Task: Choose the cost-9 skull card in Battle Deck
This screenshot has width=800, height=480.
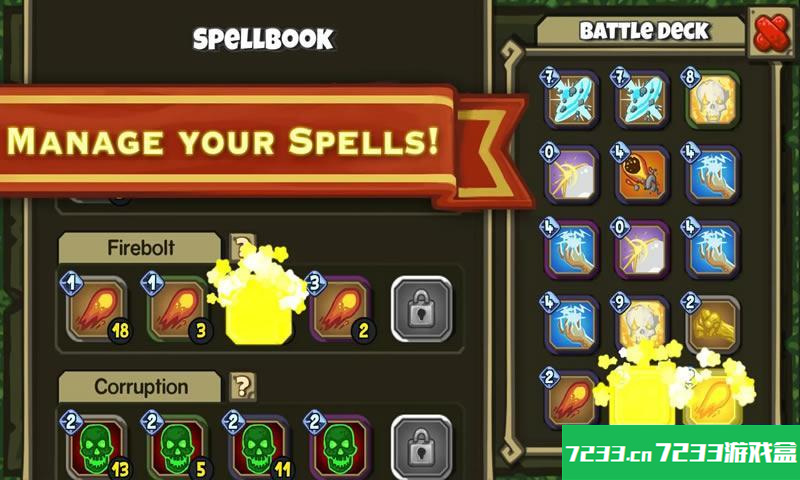Action: [x=642, y=322]
